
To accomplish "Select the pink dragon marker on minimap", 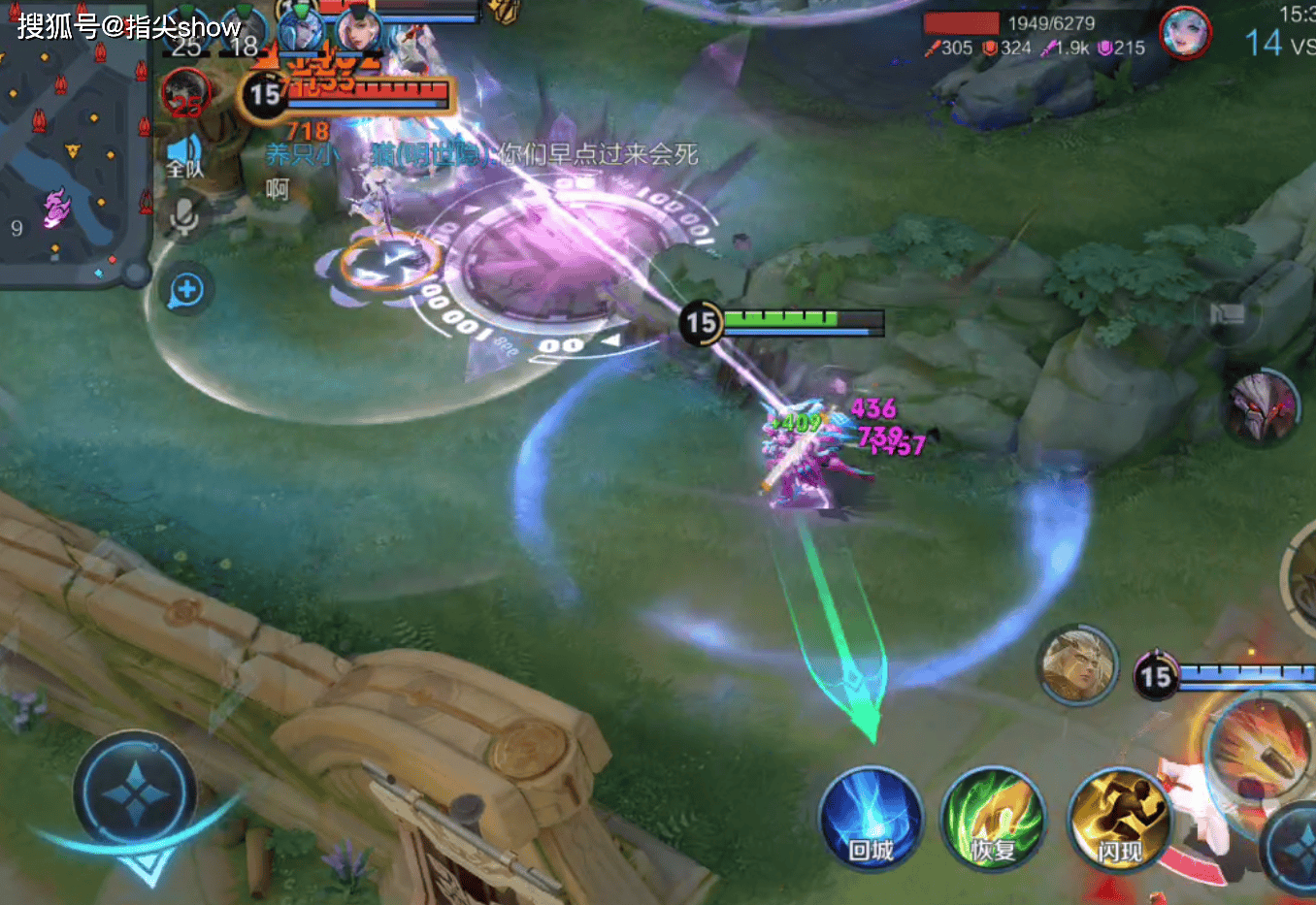I will (x=56, y=208).
